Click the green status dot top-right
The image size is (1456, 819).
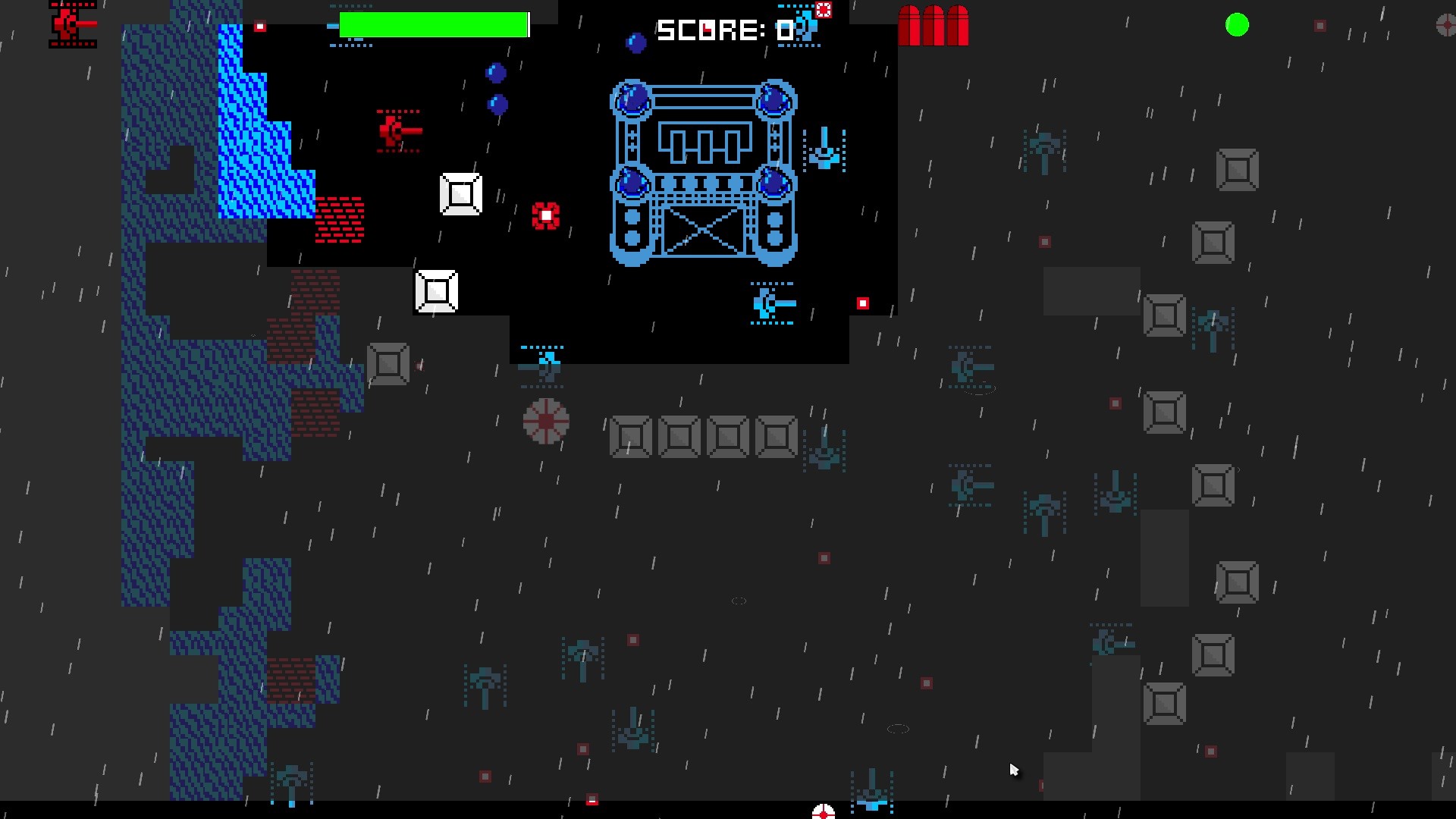(1238, 25)
